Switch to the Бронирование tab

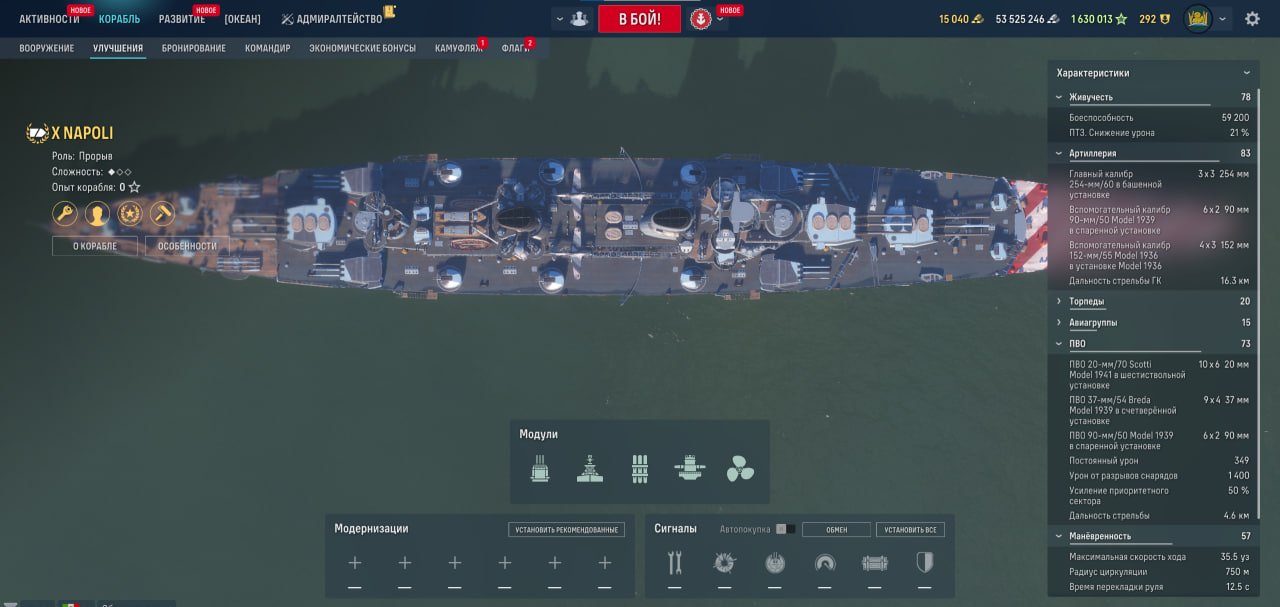(193, 48)
